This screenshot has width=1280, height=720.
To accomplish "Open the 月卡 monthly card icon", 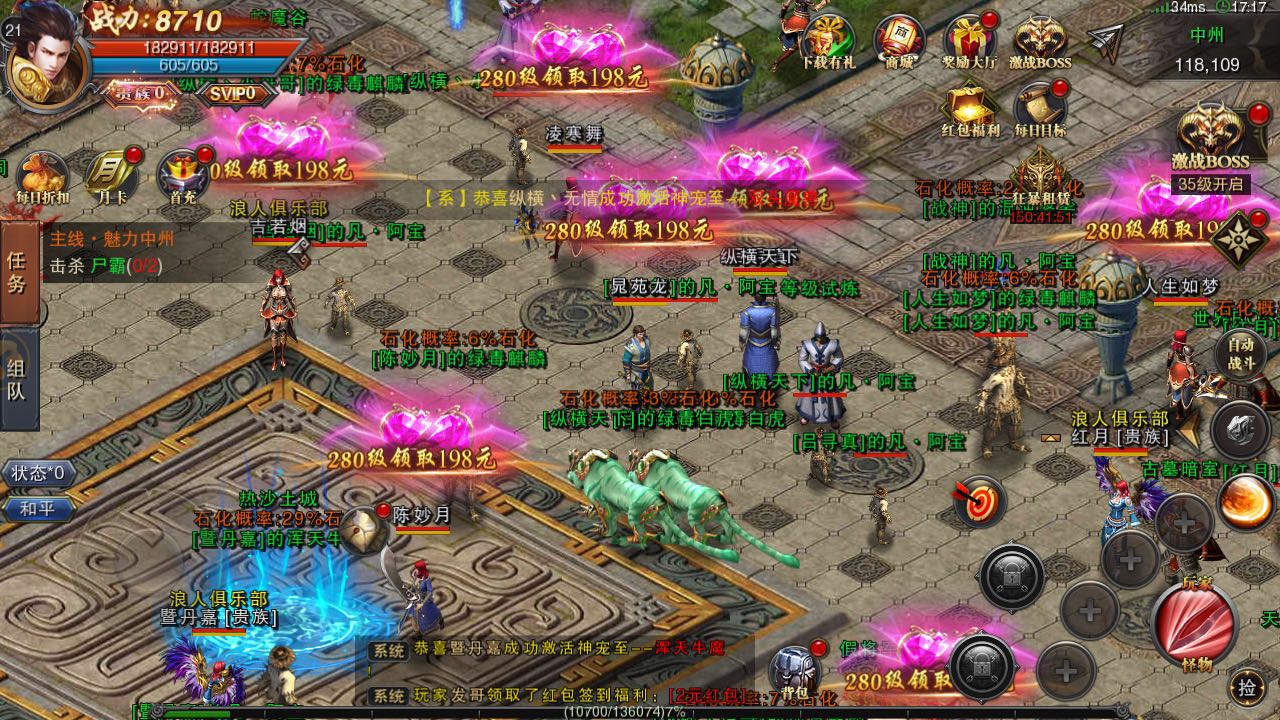I will pyautogui.click(x=108, y=170).
